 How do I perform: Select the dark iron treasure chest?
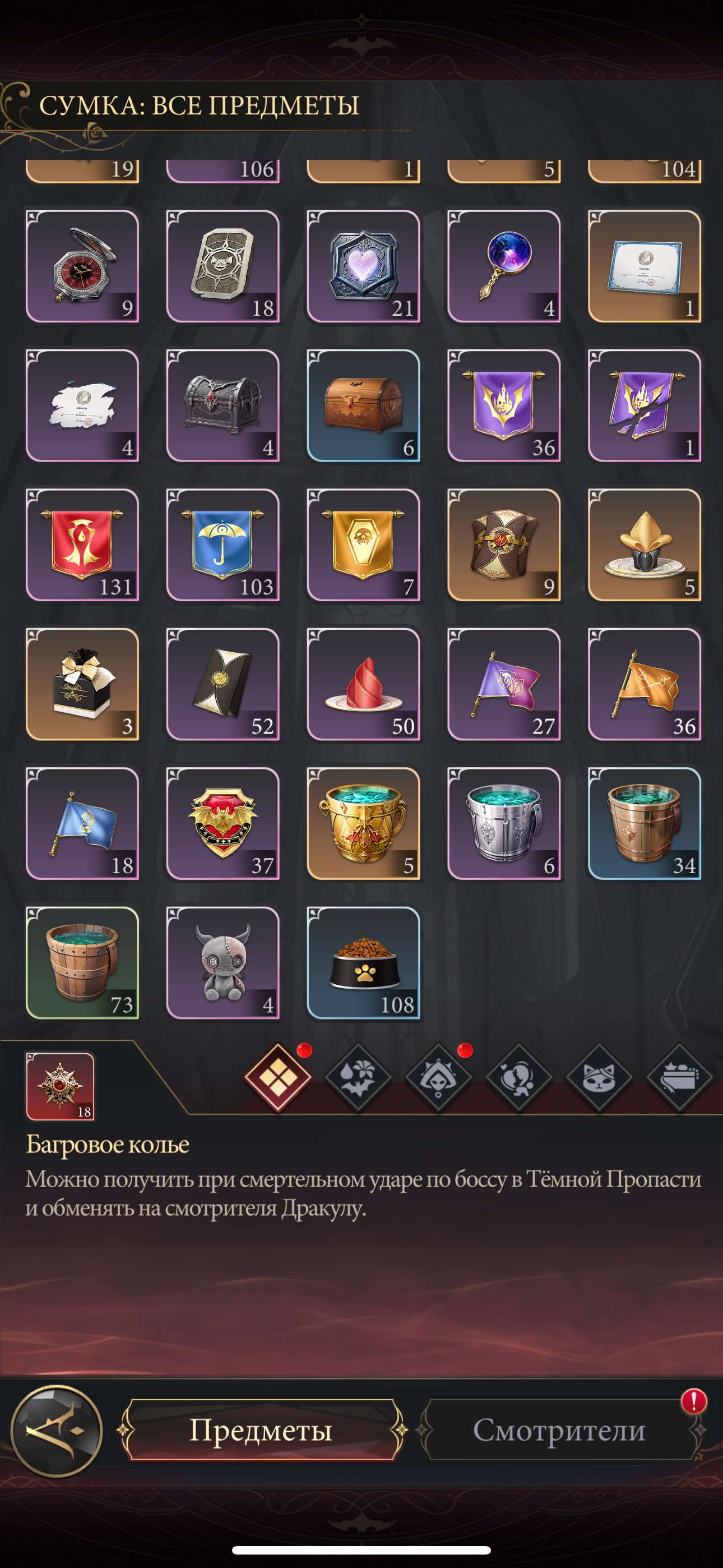coord(223,405)
